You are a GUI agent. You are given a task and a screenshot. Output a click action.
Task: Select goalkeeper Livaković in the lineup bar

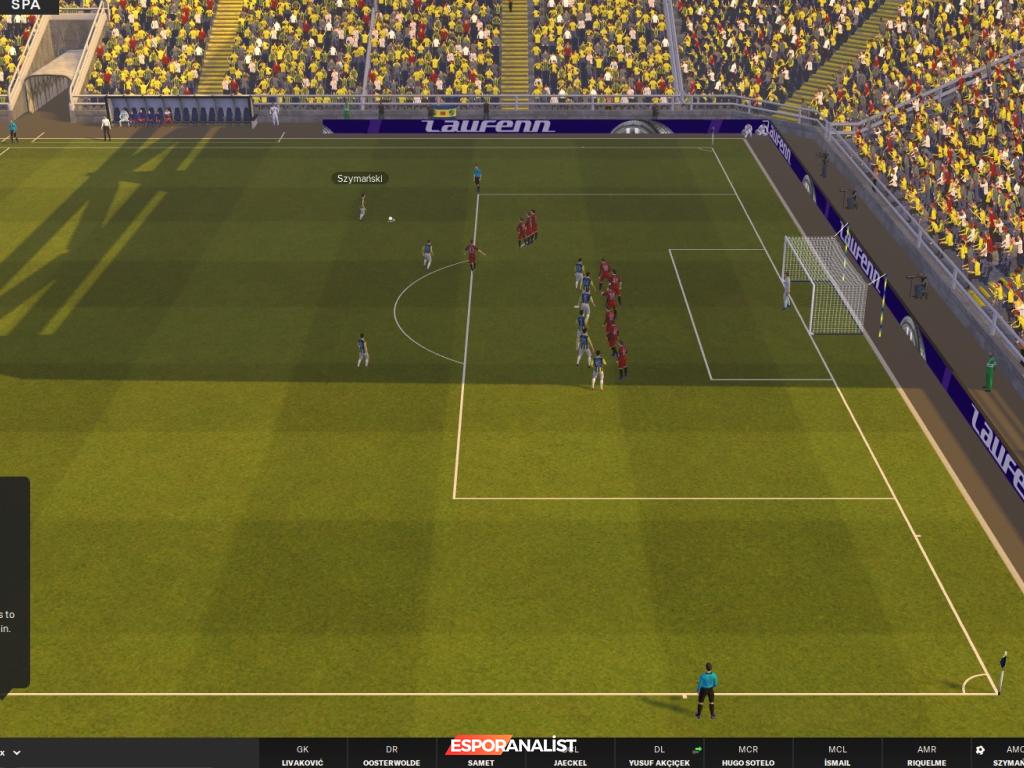point(302,756)
